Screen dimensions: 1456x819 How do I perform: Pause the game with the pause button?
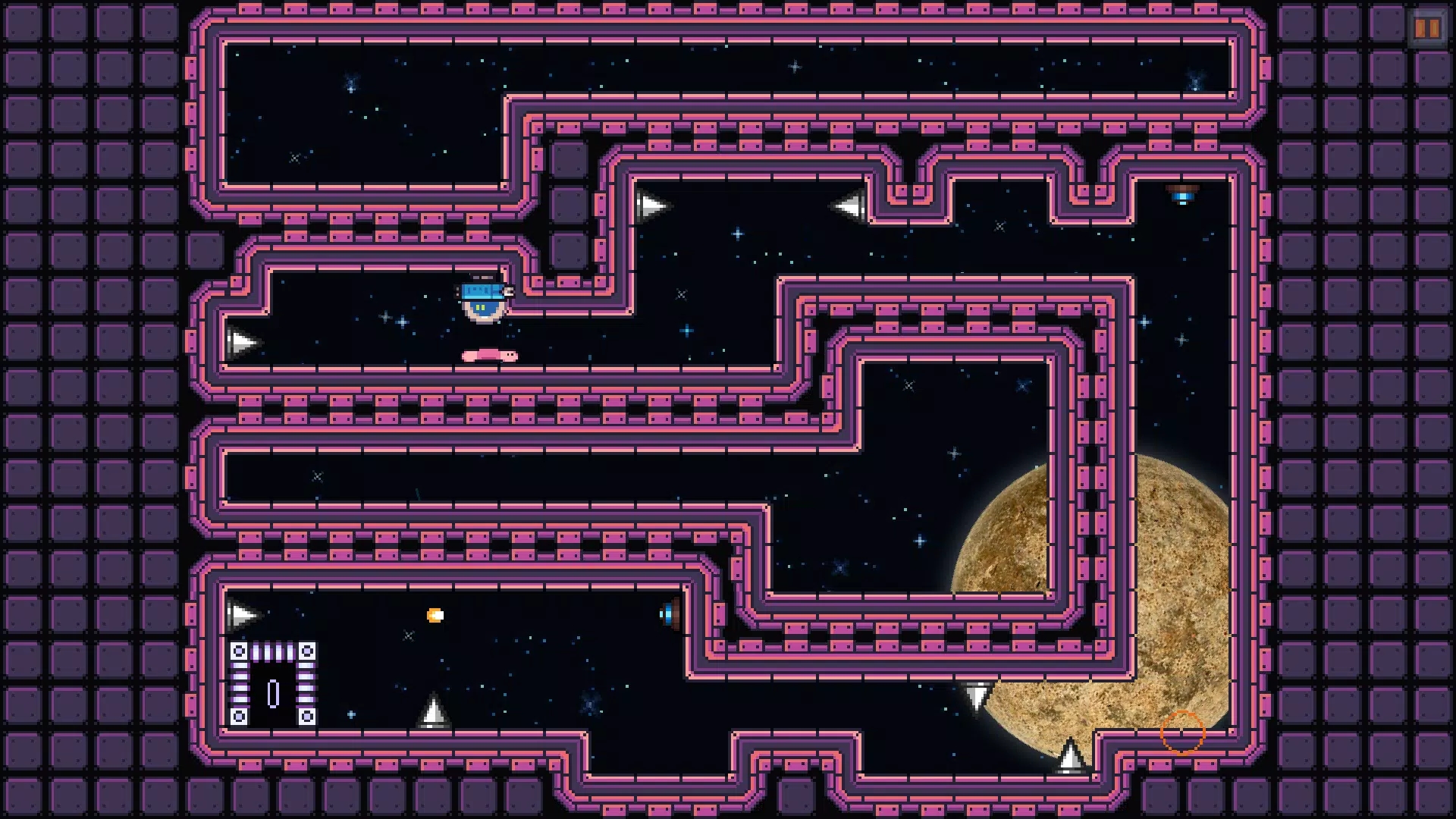[1426, 29]
